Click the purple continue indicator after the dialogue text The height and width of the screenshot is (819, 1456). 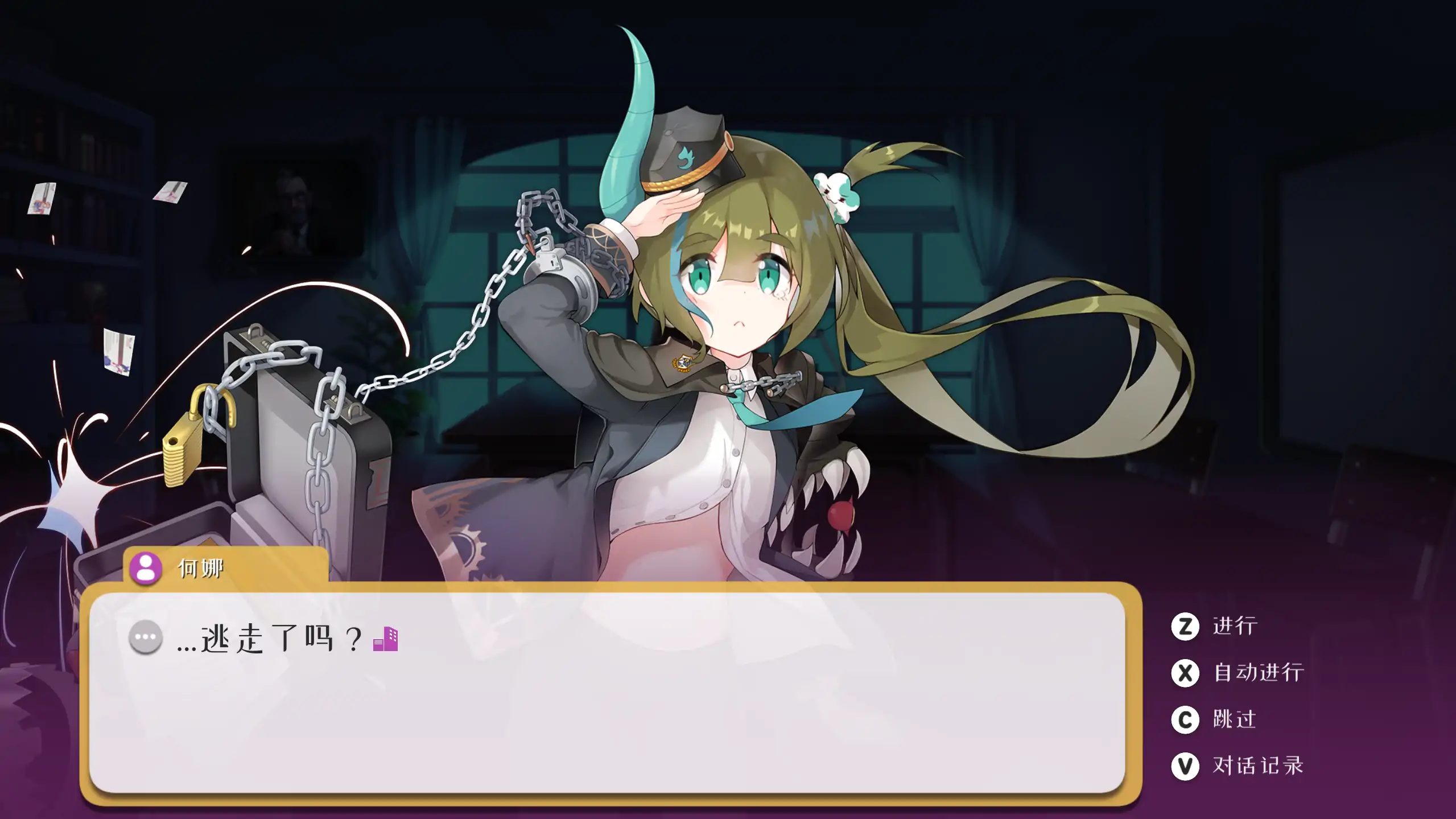386,639
